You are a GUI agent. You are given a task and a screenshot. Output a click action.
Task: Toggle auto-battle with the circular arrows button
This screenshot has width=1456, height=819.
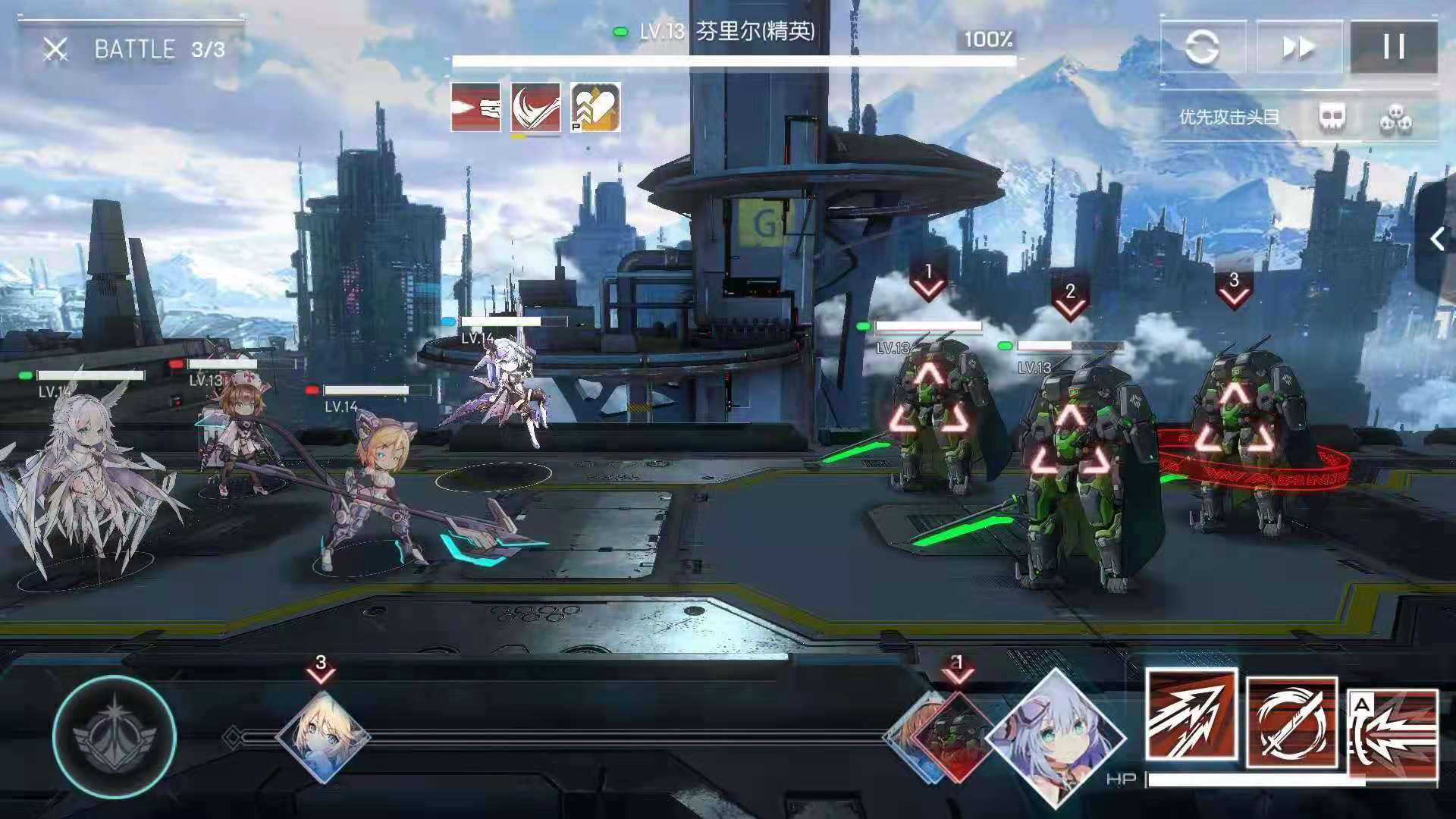[x=1202, y=48]
